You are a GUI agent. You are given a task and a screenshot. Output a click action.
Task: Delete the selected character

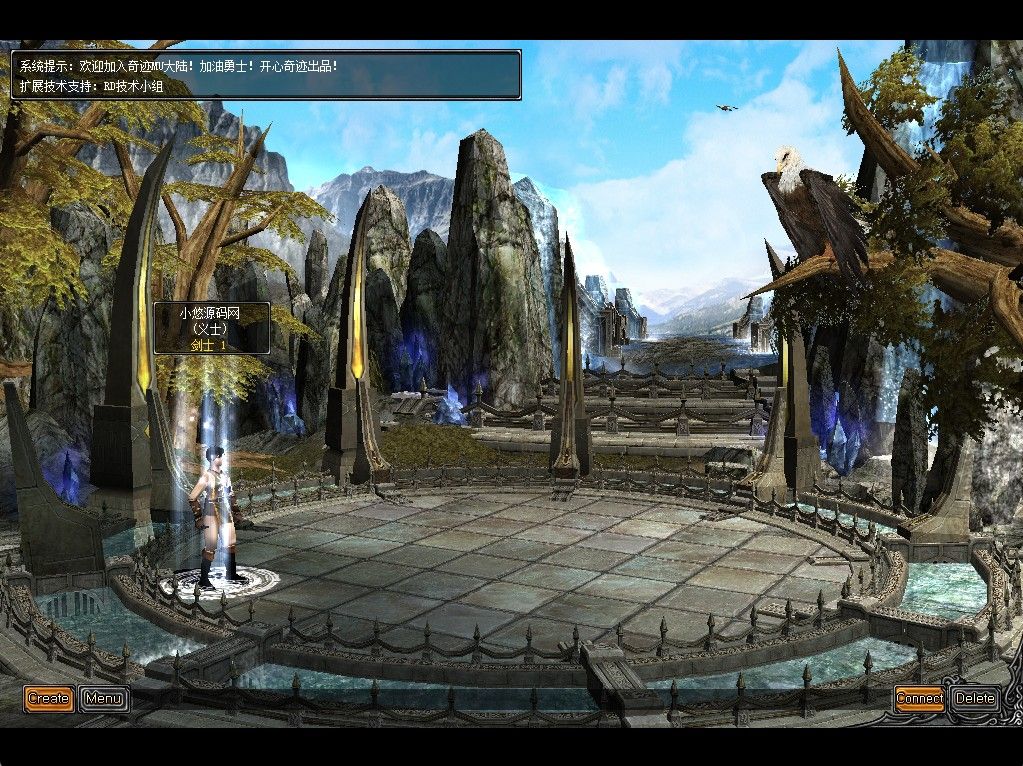coord(974,698)
